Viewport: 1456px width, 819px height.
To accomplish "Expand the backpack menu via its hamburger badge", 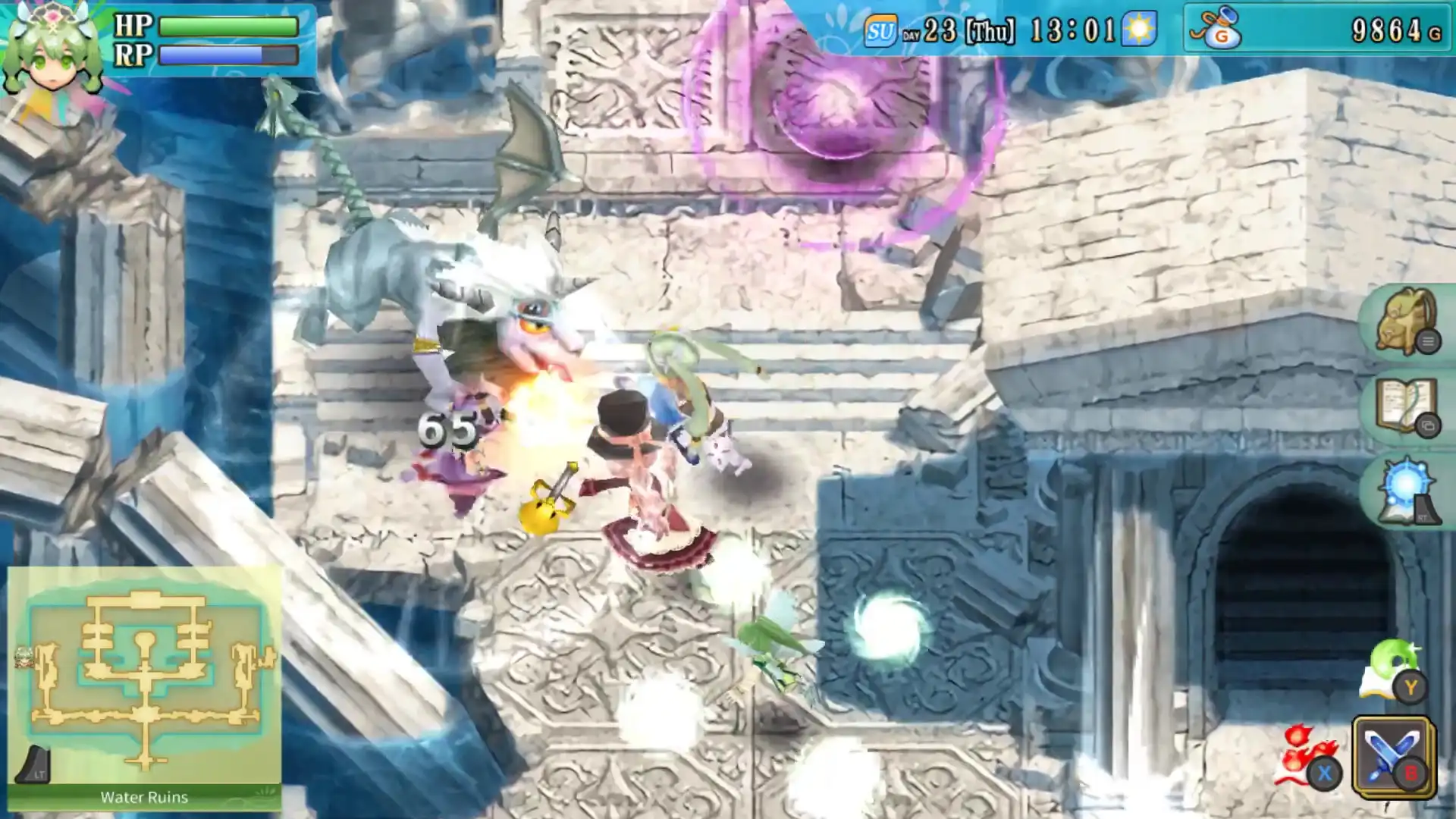I will [x=1429, y=341].
